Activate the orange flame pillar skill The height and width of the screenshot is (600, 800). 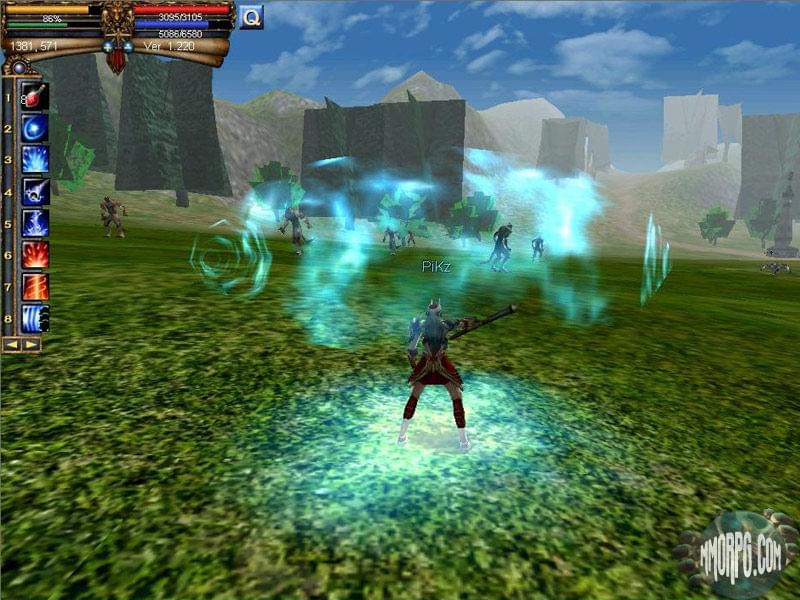pyautogui.click(x=34, y=287)
